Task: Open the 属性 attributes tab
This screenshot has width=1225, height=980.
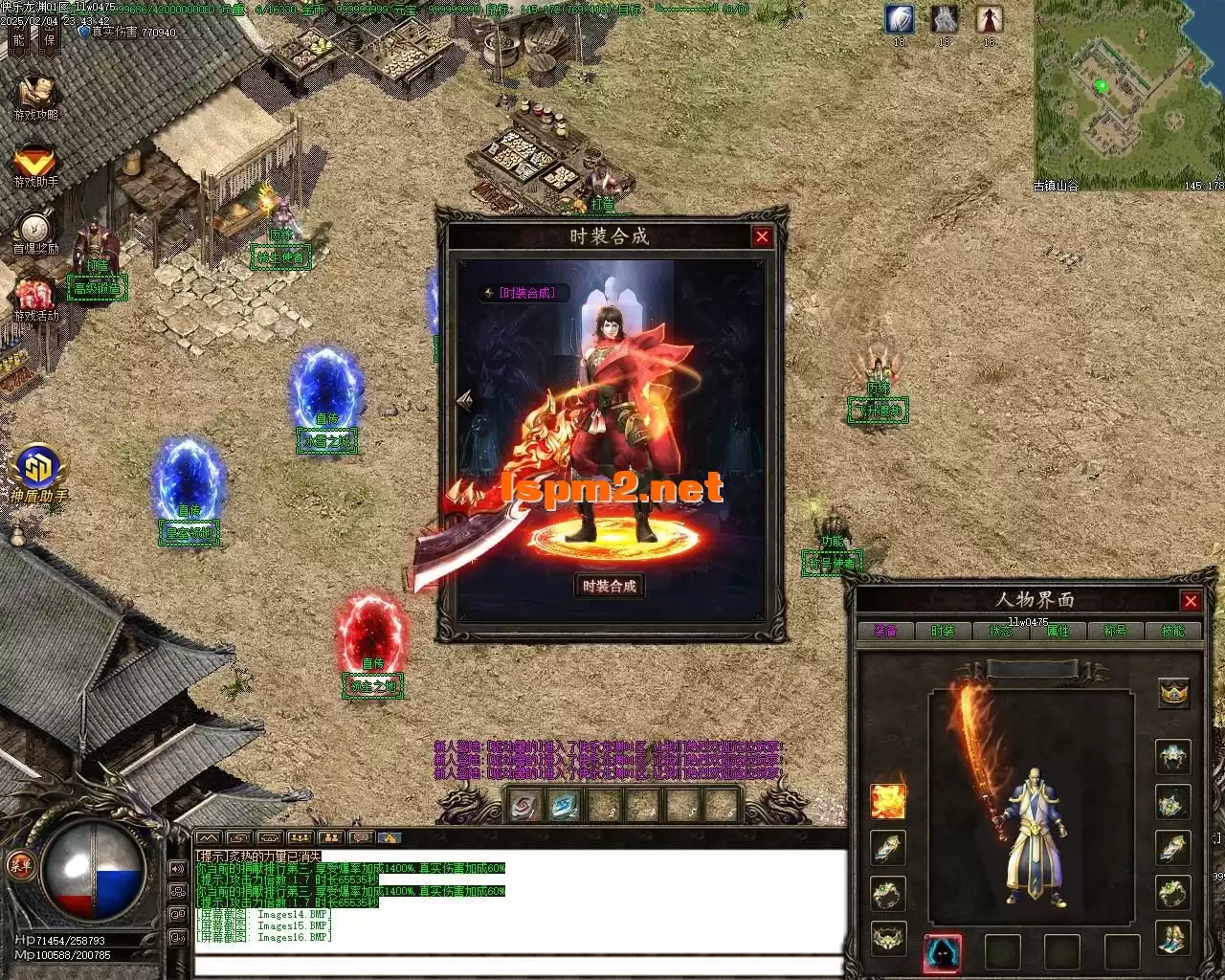Action: click(1058, 632)
